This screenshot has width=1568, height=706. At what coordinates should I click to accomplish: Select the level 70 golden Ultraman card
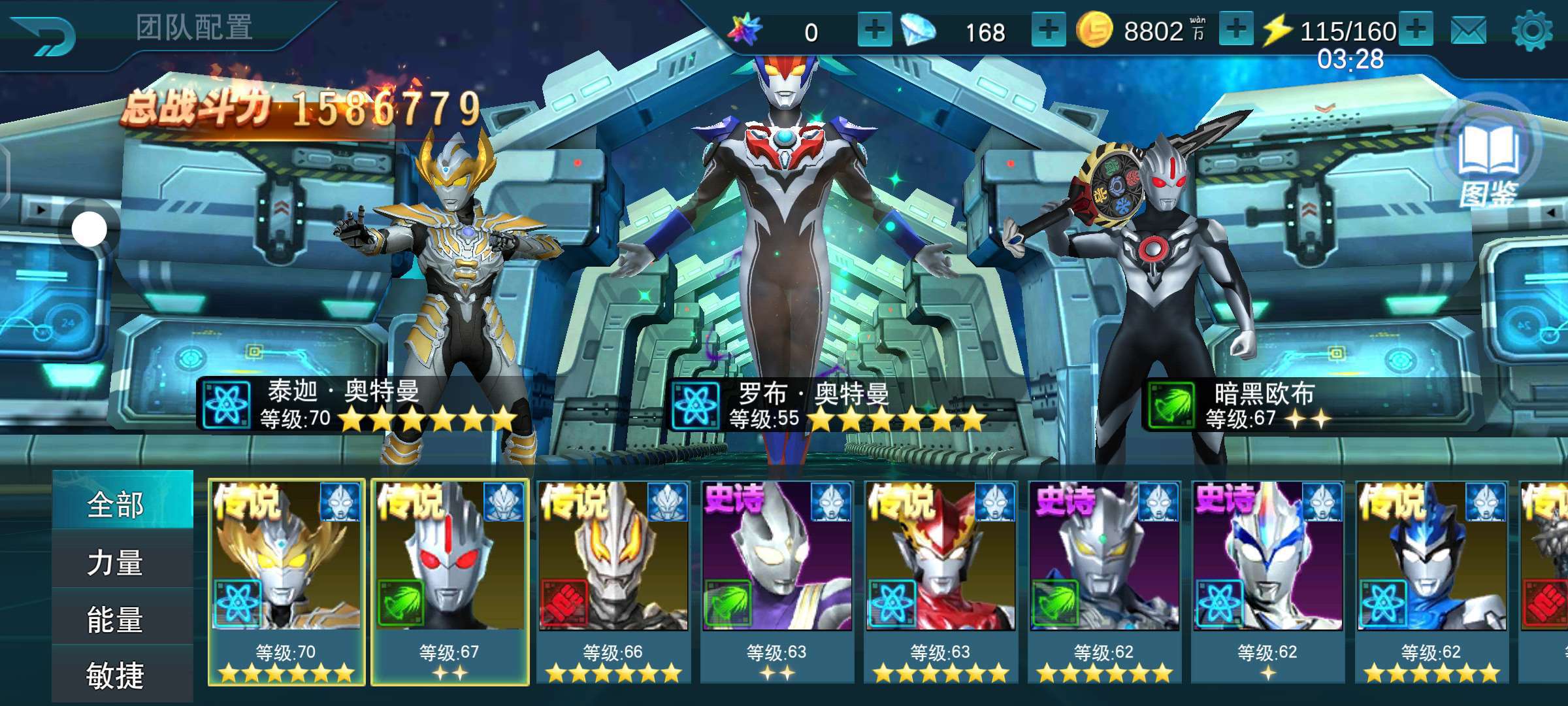point(286,582)
